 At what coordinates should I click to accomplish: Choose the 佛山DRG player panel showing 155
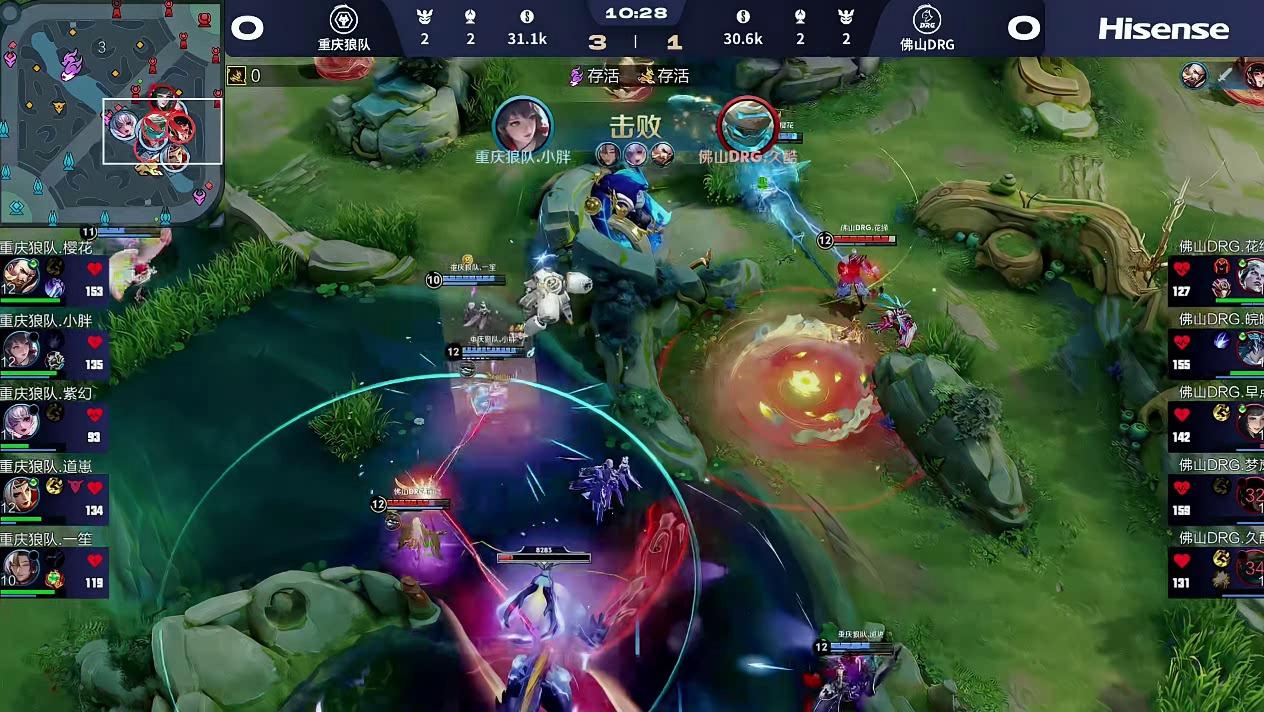(x=1216, y=348)
